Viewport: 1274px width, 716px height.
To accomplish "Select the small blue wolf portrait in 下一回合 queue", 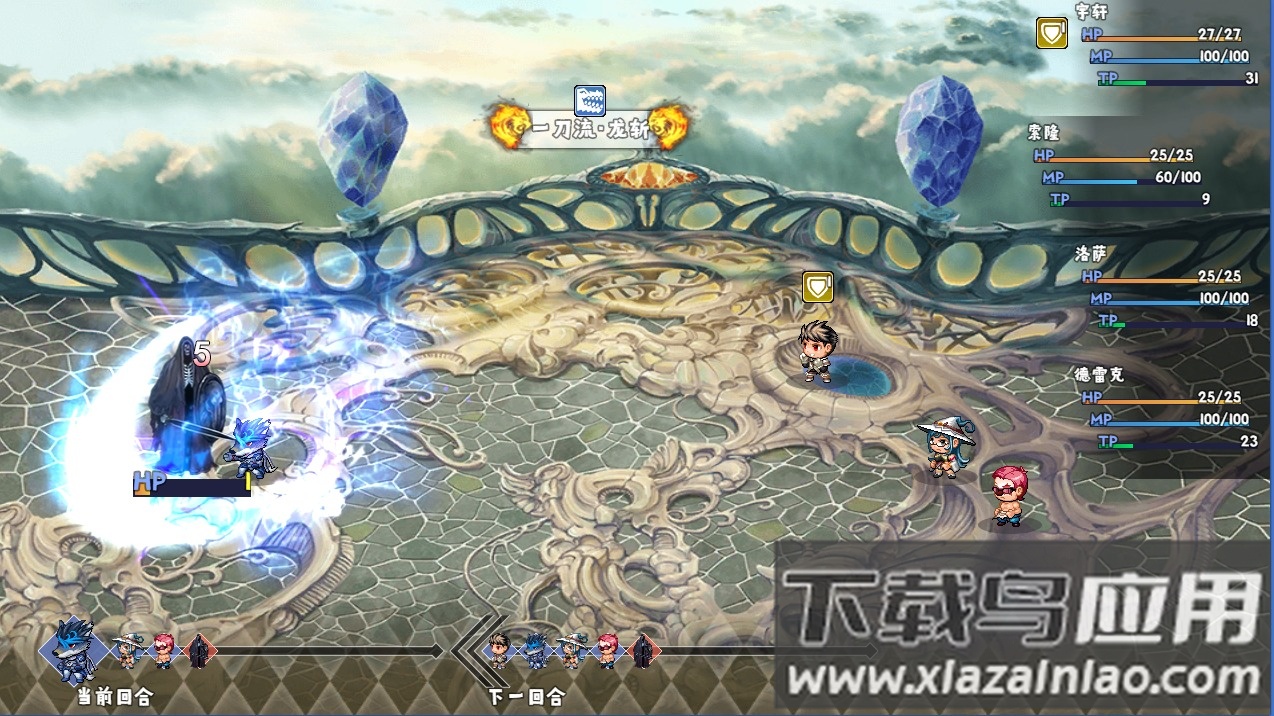I will [x=534, y=651].
